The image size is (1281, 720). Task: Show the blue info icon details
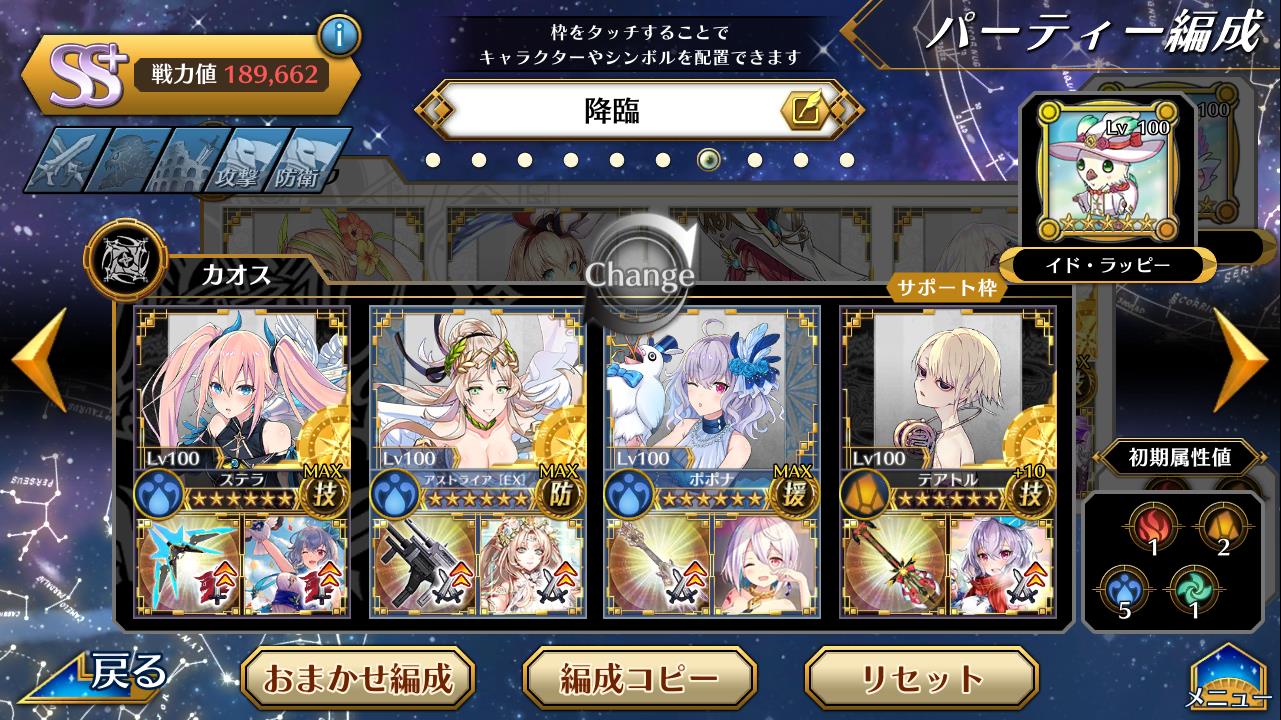pos(339,38)
